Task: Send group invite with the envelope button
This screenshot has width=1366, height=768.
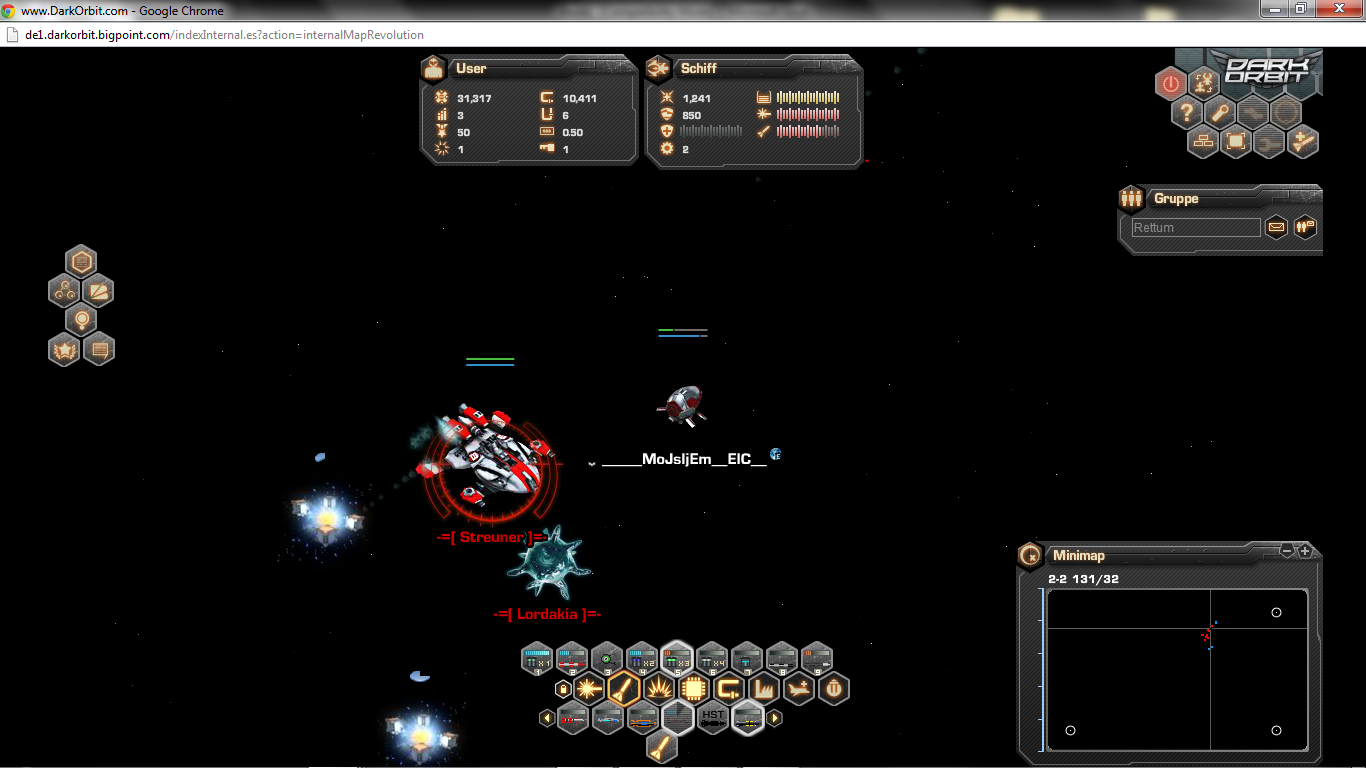Action: tap(1276, 227)
